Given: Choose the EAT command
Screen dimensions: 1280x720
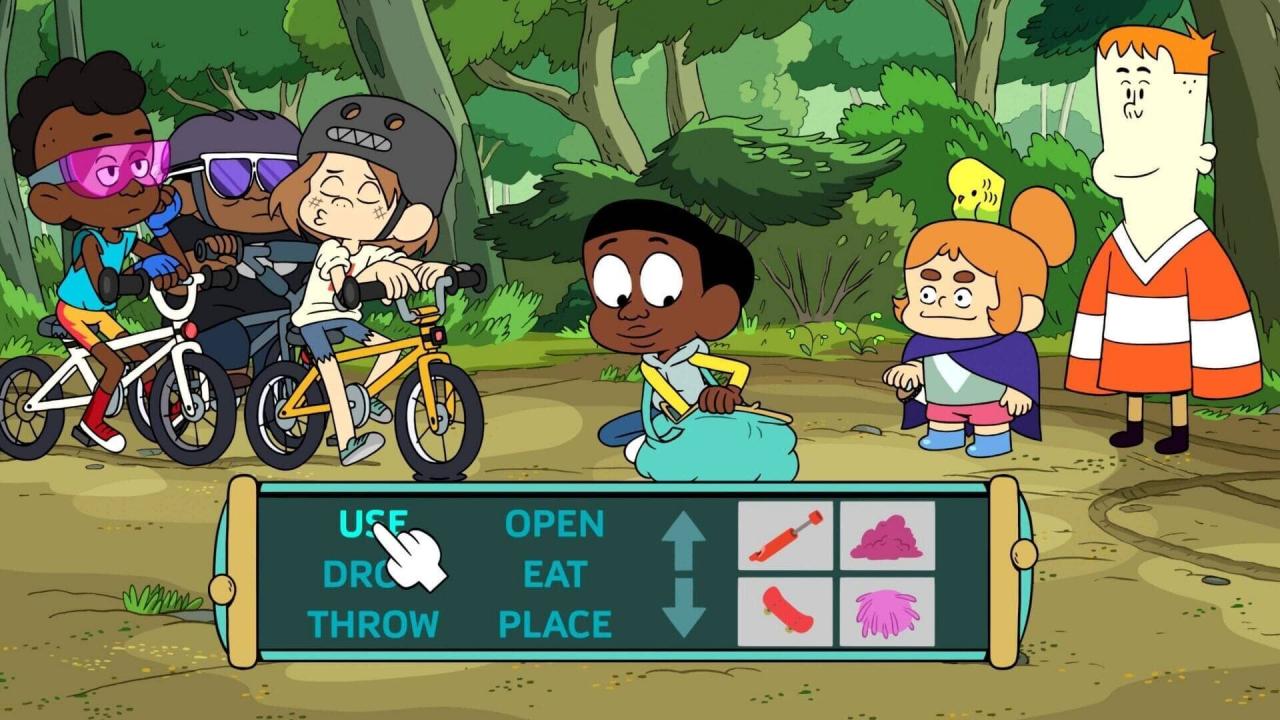Looking at the screenshot, I should (555, 575).
